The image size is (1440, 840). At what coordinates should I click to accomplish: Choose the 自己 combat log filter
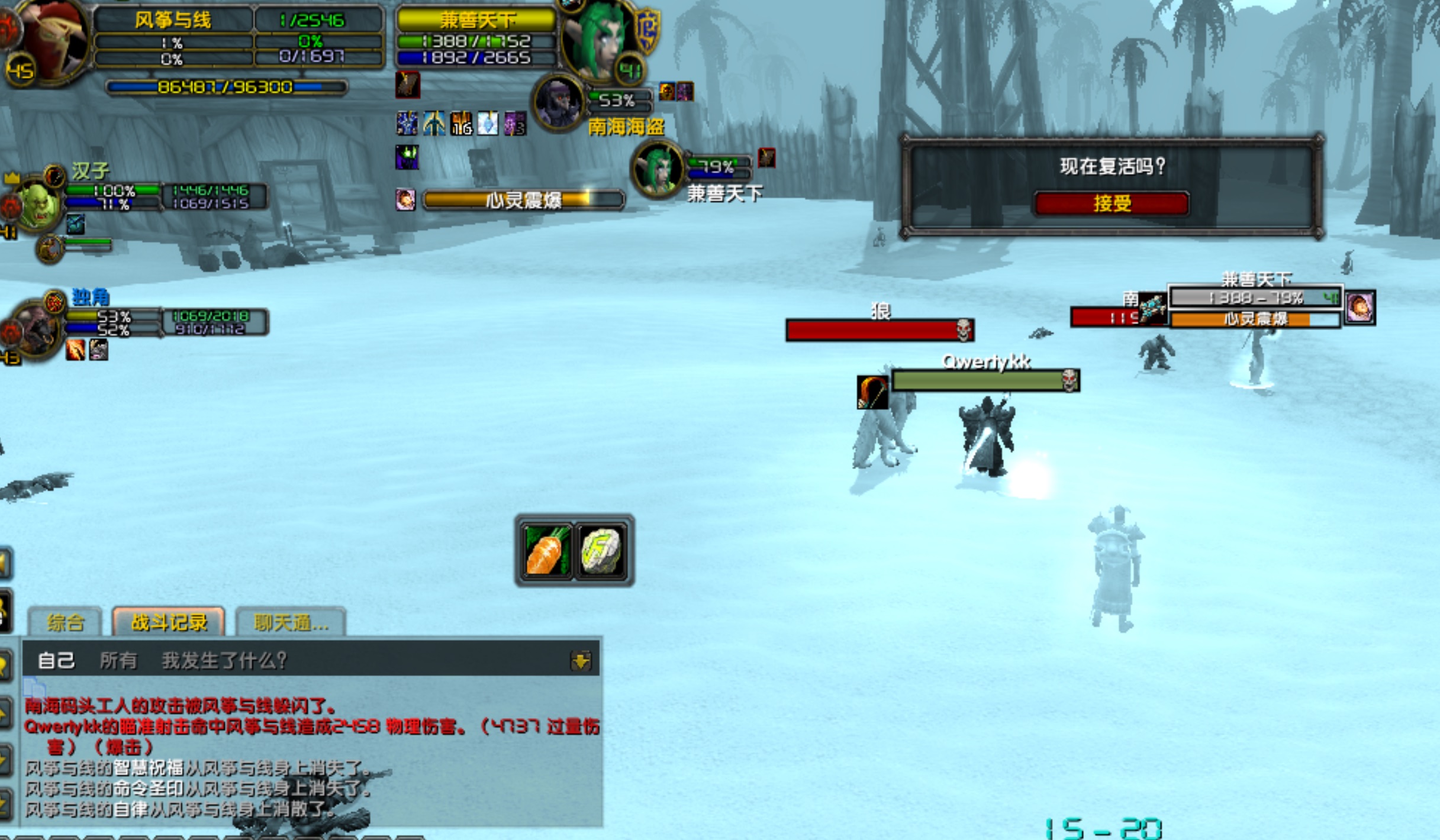56,660
